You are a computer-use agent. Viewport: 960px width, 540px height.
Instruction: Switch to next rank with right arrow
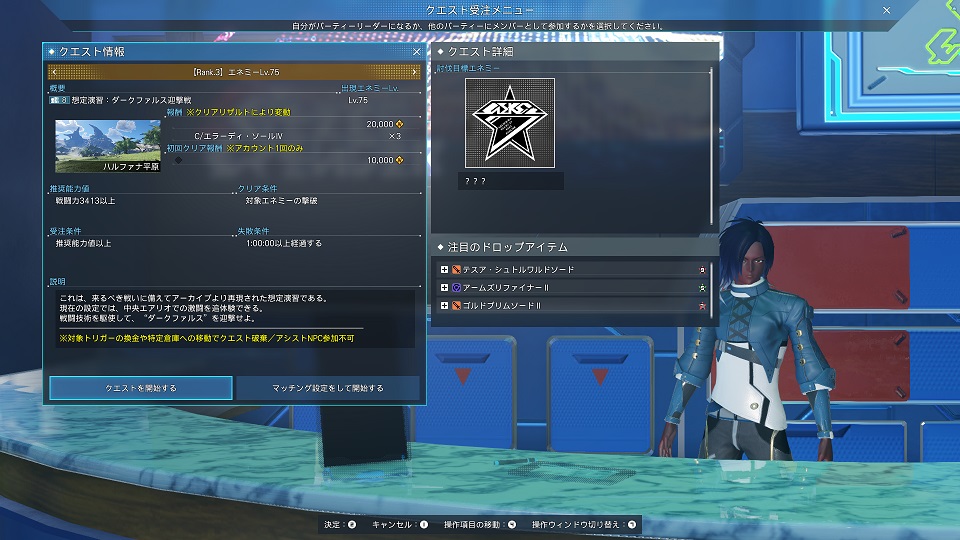414,72
